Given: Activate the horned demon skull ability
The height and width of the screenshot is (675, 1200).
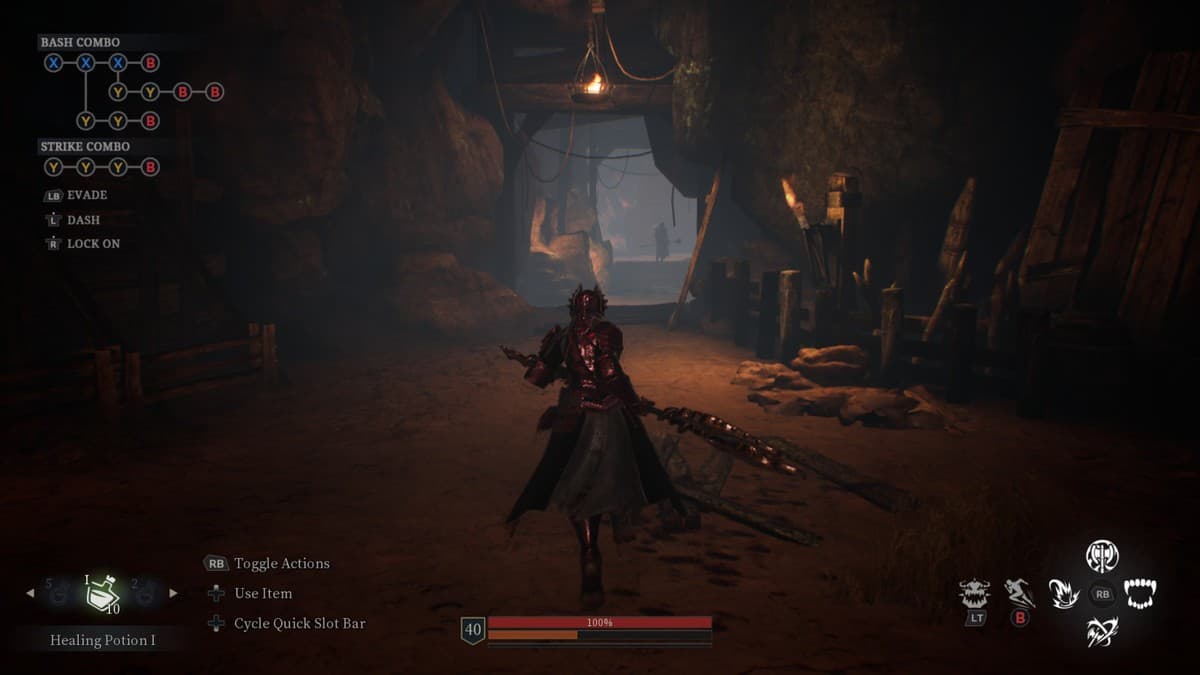Looking at the screenshot, I should [x=973, y=594].
